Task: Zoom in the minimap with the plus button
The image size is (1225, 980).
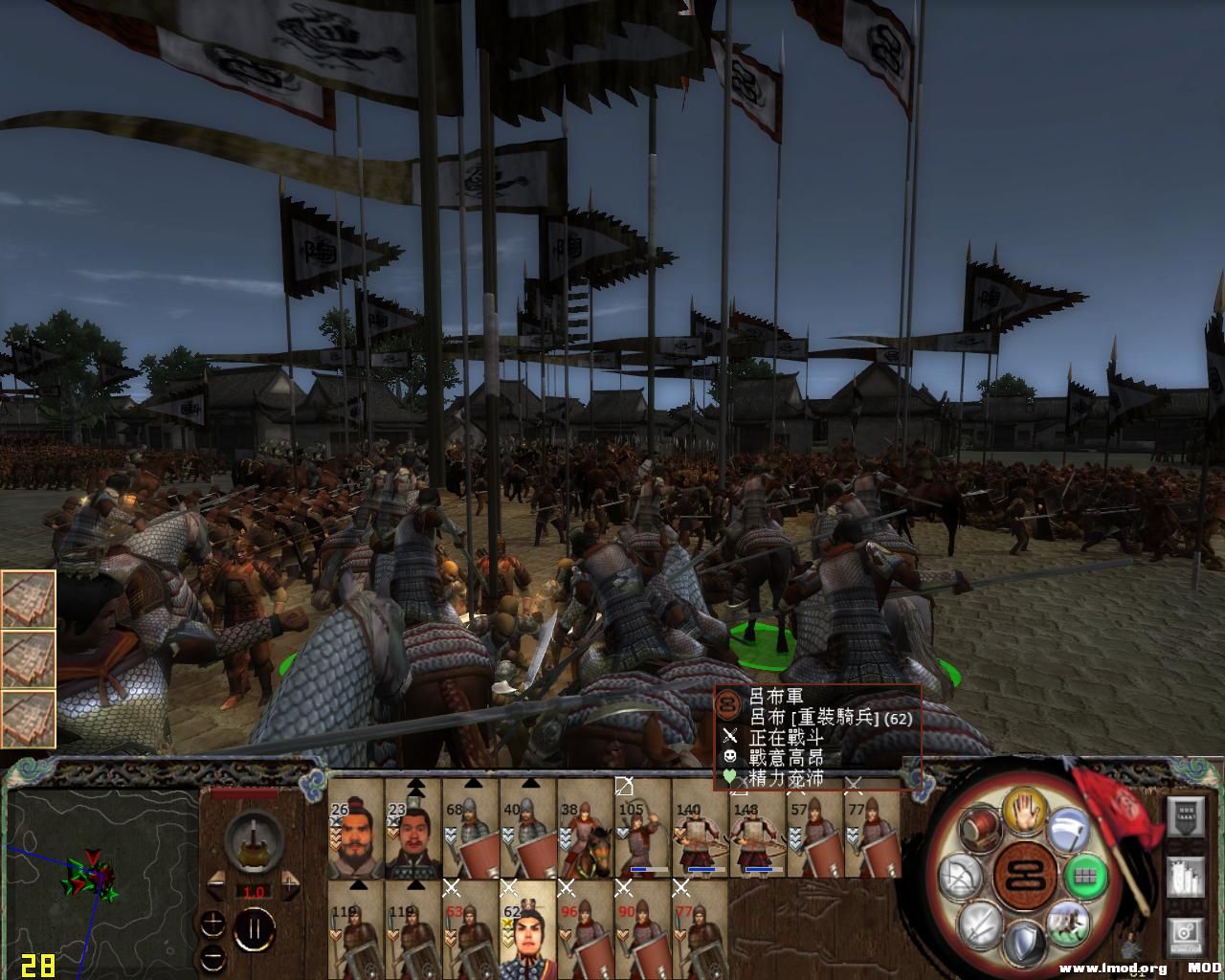Action: coord(212,924)
